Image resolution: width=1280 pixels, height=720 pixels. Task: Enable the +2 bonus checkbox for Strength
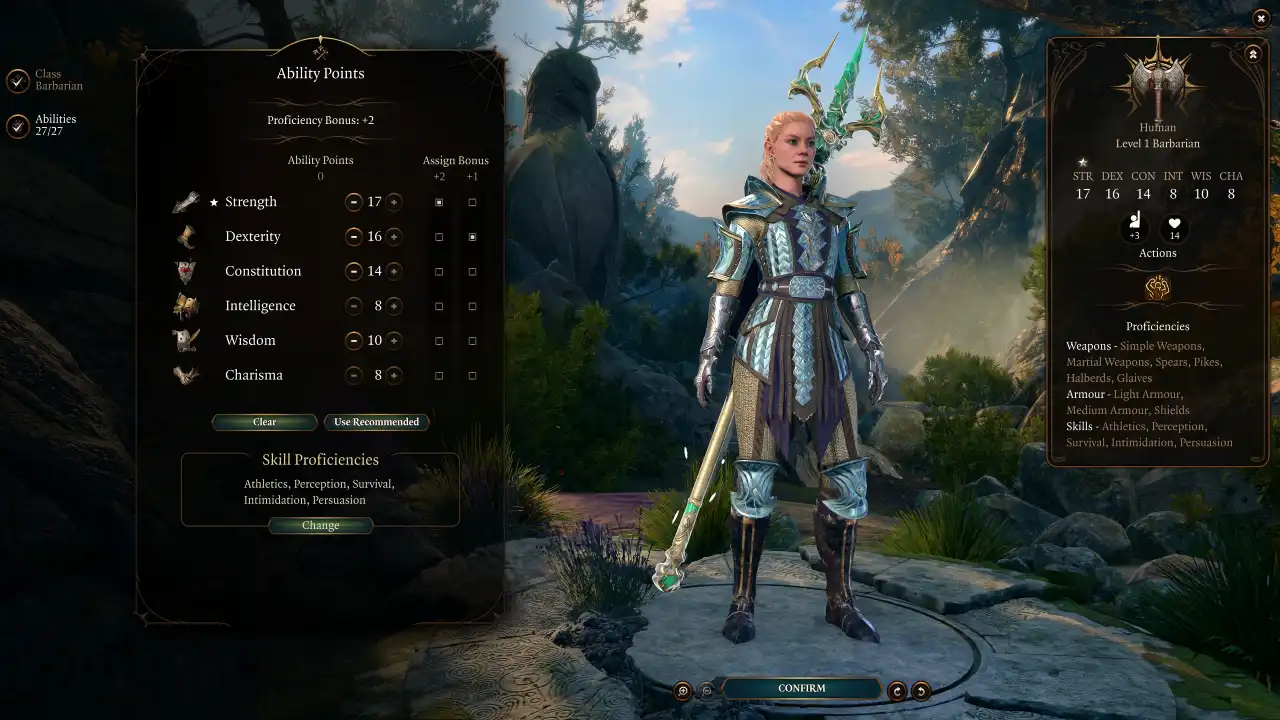[438, 201]
